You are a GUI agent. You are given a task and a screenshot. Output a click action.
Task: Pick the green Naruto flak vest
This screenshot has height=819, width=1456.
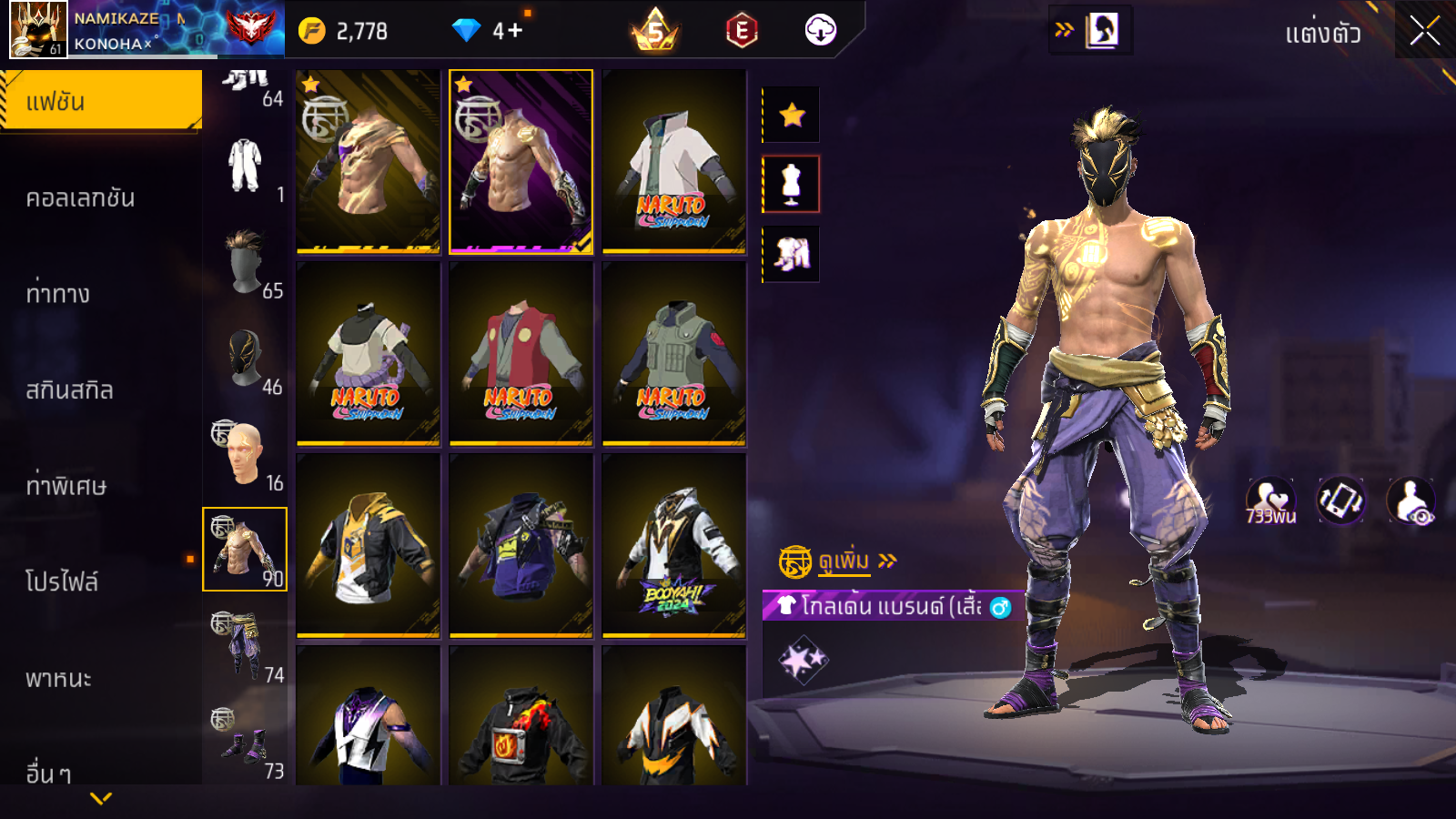tap(673, 354)
